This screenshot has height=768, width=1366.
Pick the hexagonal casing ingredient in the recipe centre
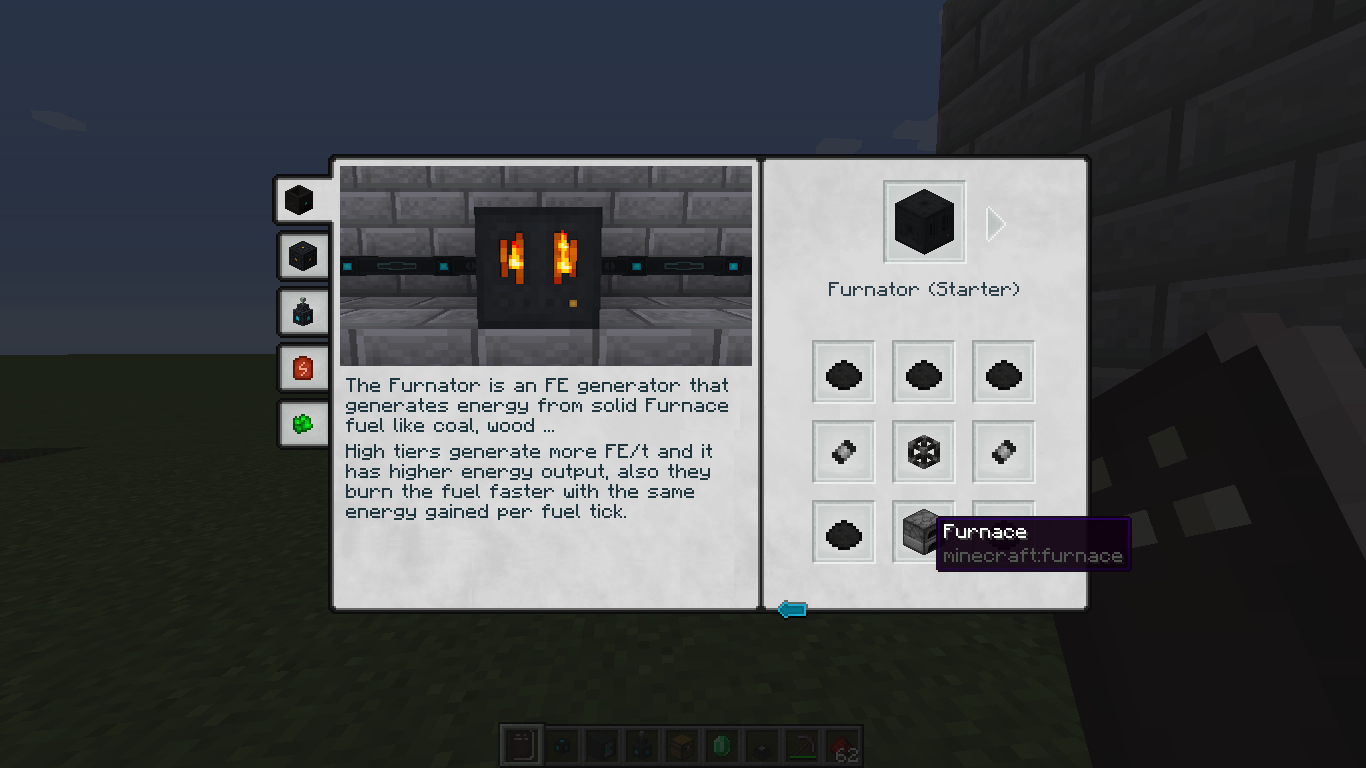(x=923, y=452)
